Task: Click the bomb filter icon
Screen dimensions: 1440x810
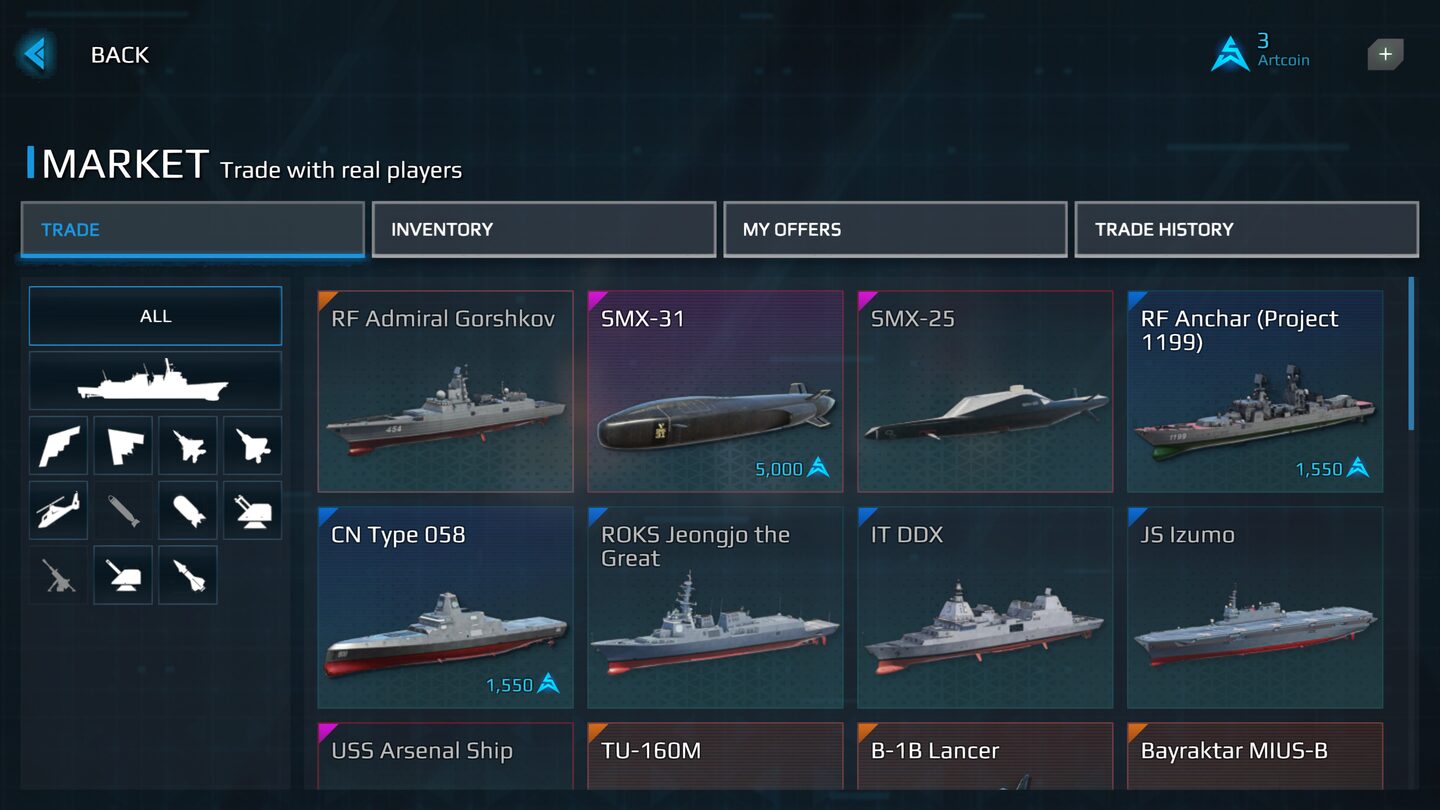Action: [x=188, y=510]
